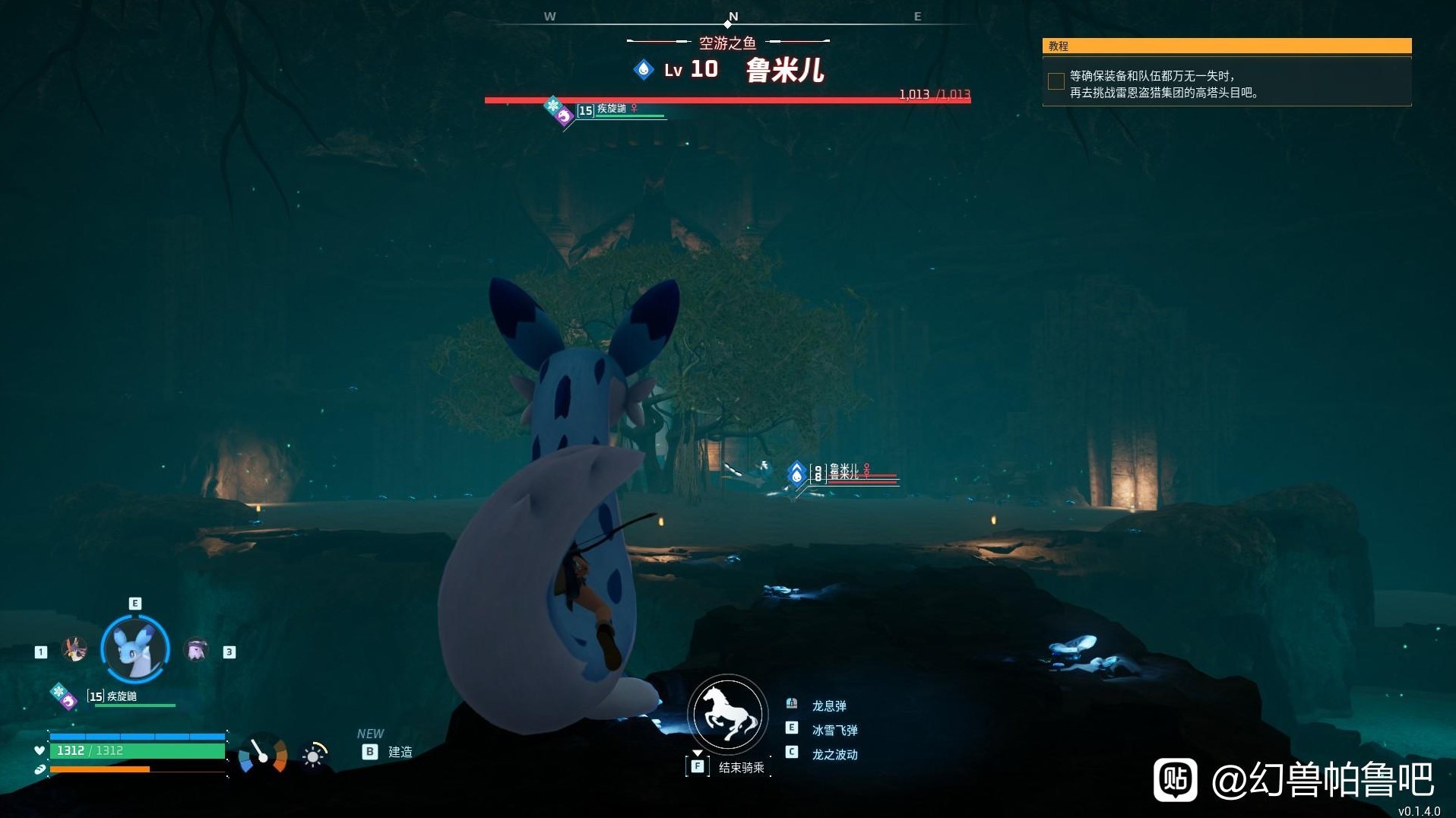
Task: Open the 建造 build option
Action: click(x=400, y=752)
